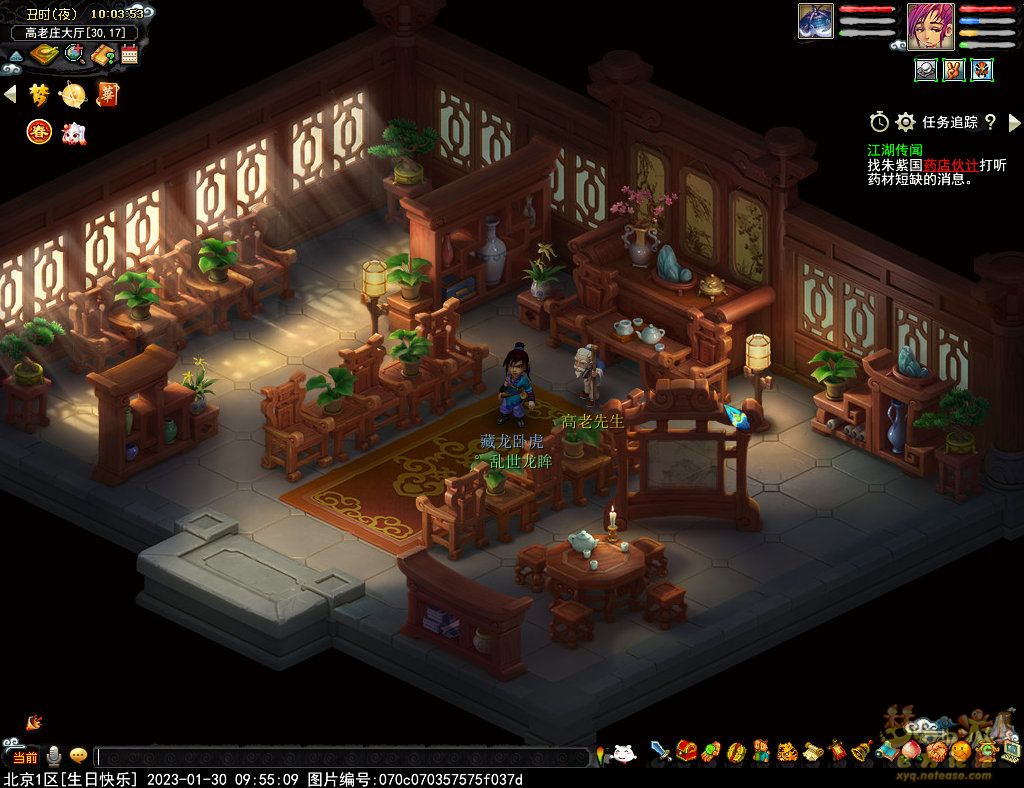Open the red 春 spring festival icon
Viewport: 1024px width, 788px height.
[39, 131]
